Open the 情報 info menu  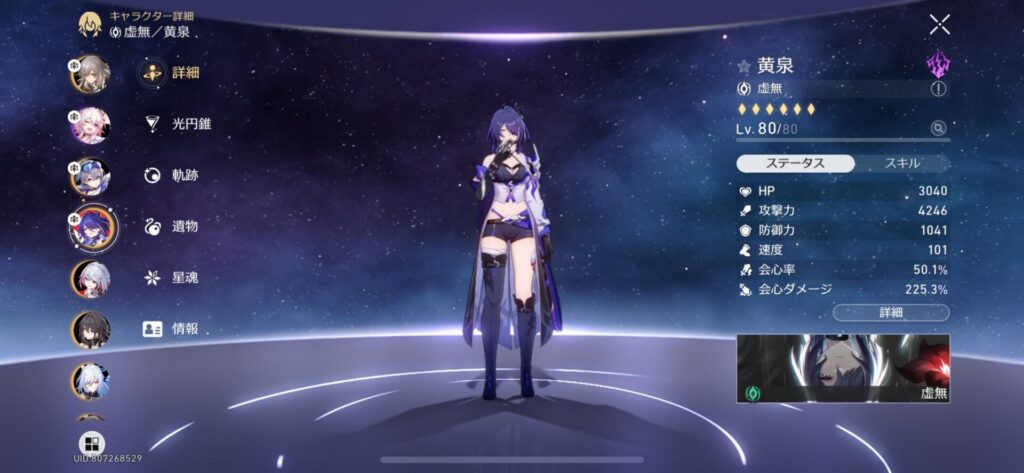(x=171, y=328)
